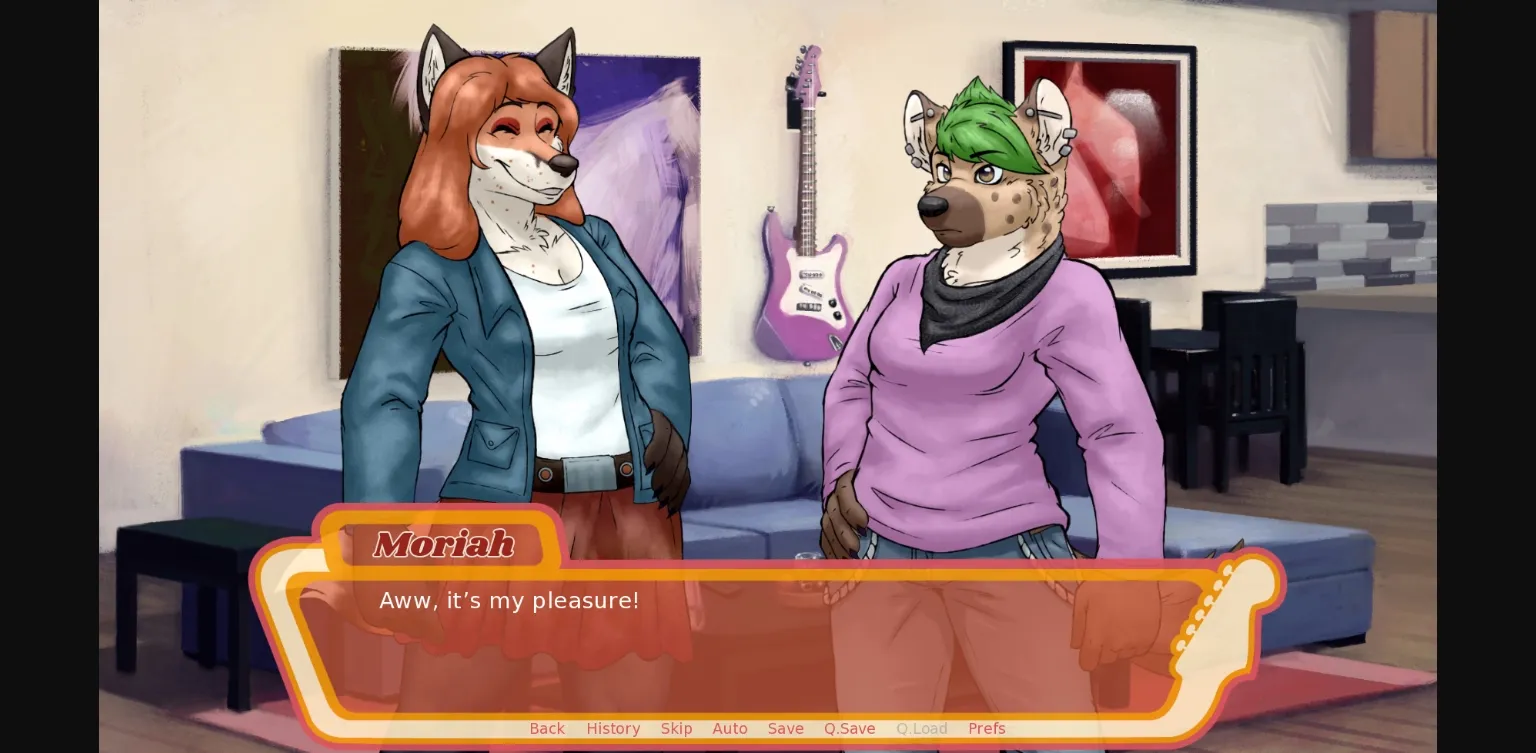Open the Prefs settings screen

pyautogui.click(x=987, y=729)
